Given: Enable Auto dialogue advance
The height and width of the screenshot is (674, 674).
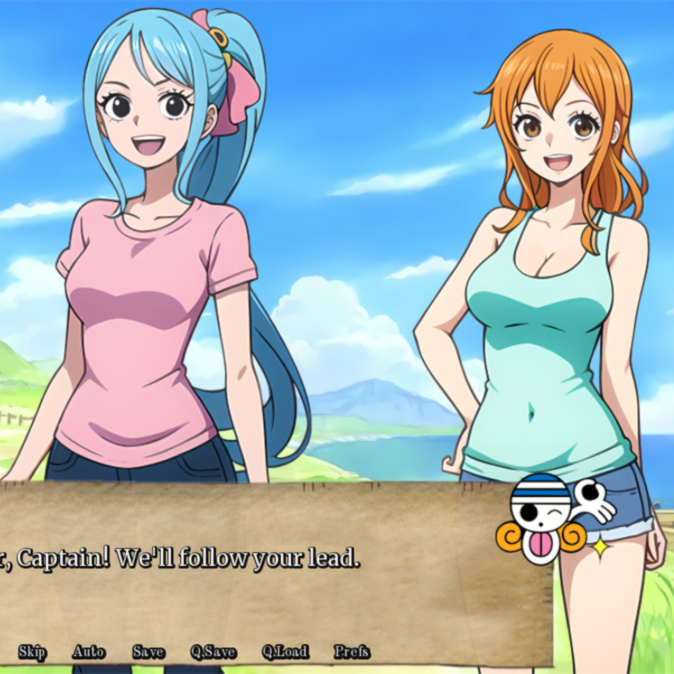Looking at the screenshot, I should tap(88, 652).
